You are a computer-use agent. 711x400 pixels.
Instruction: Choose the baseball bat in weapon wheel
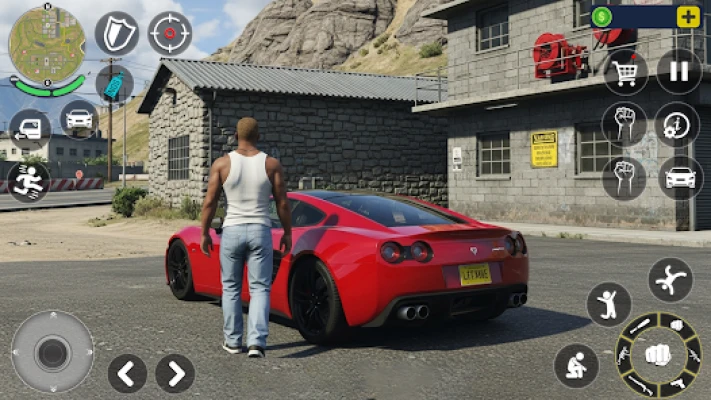[x=639, y=327]
